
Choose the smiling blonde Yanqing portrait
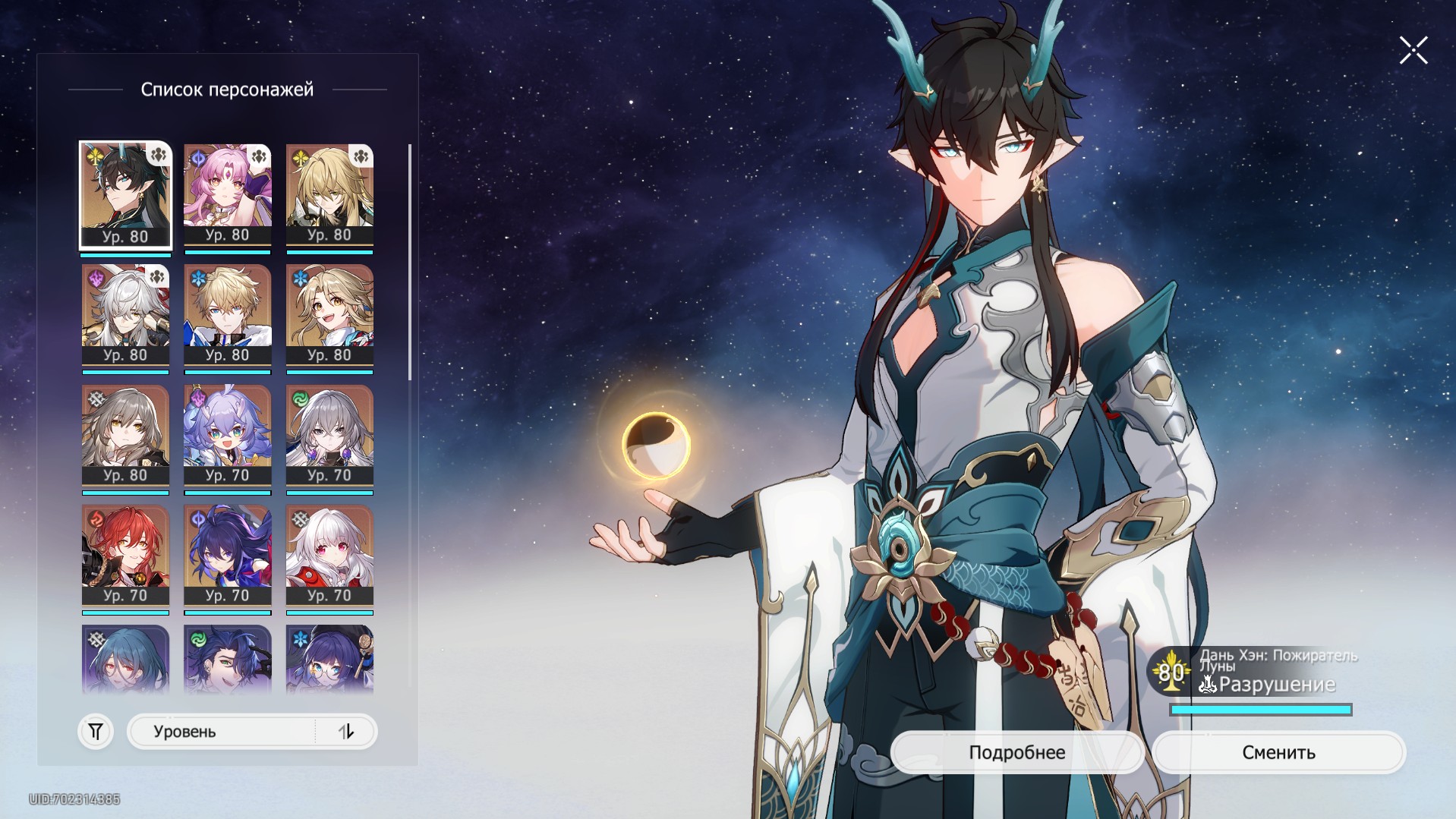(x=329, y=314)
